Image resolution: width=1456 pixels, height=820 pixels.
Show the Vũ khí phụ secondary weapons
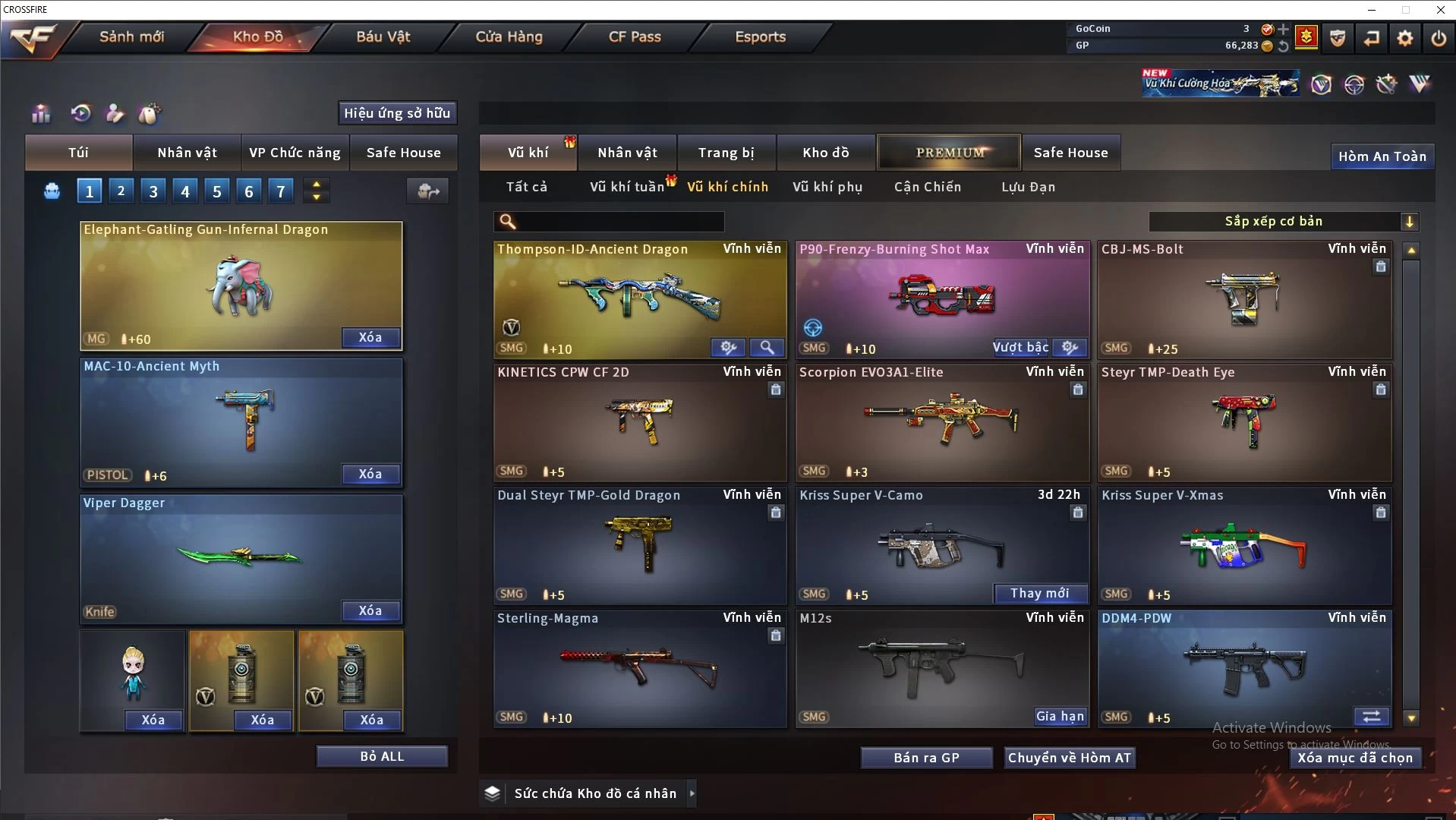point(827,187)
